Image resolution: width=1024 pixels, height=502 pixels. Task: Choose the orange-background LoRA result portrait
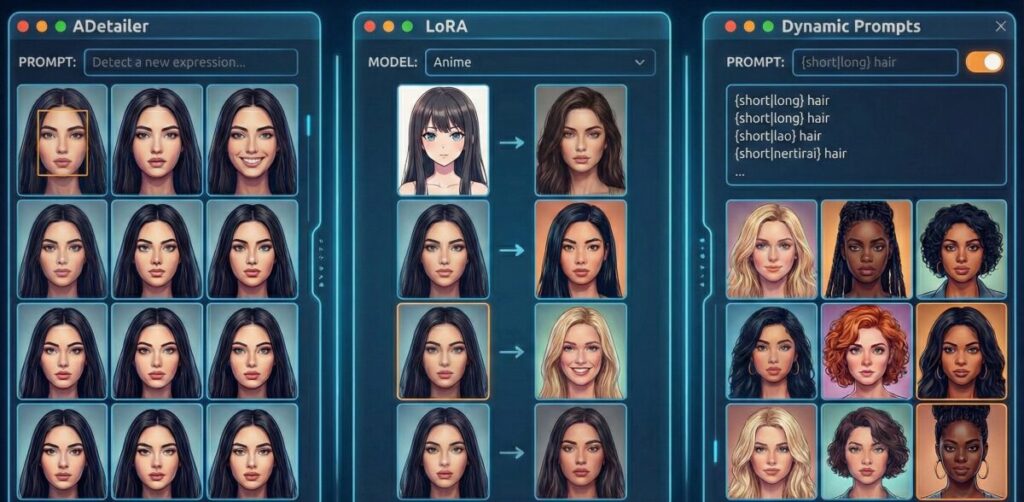click(580, 246)
